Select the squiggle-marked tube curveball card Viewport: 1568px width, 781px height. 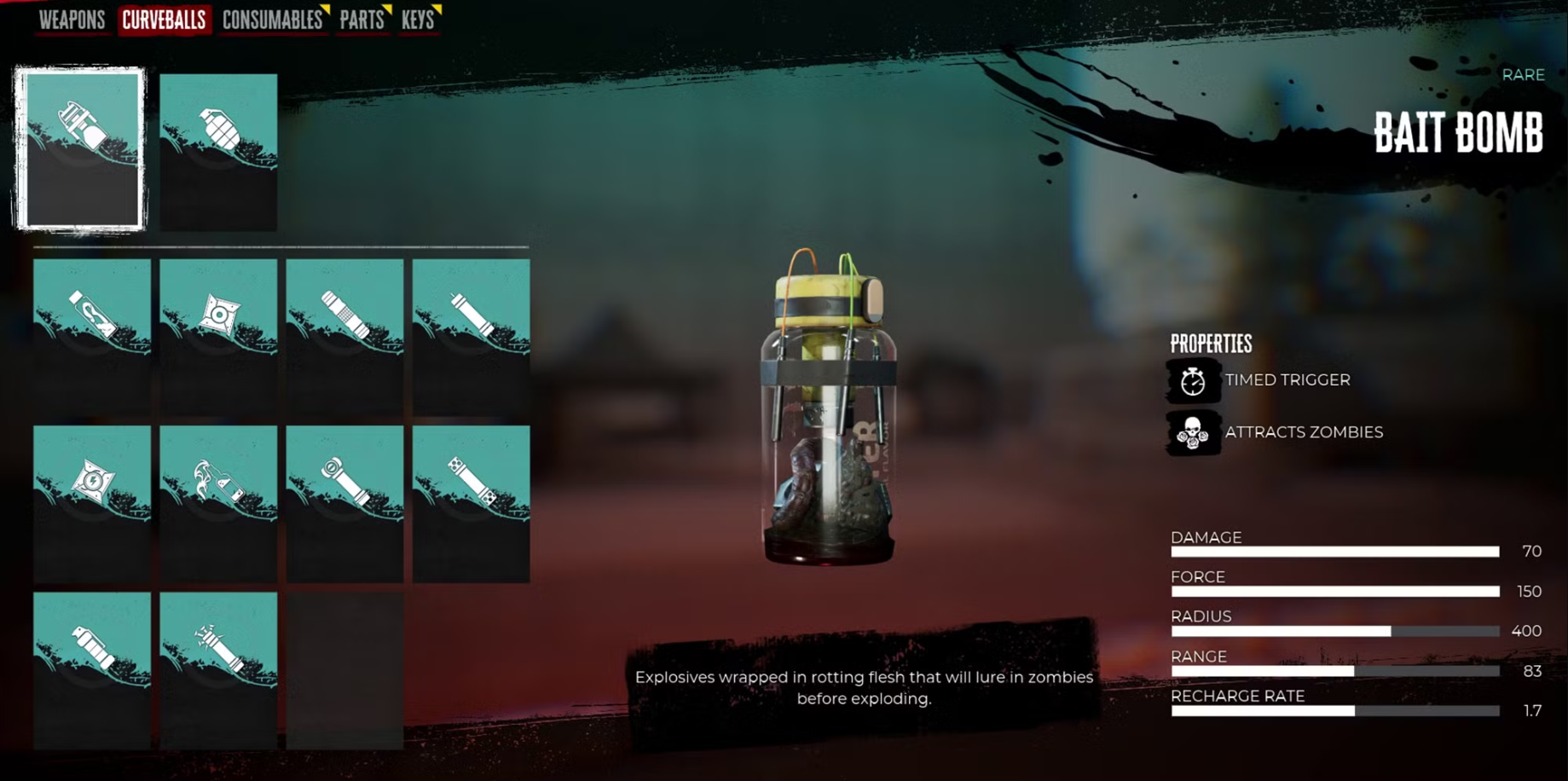point(92,336)
